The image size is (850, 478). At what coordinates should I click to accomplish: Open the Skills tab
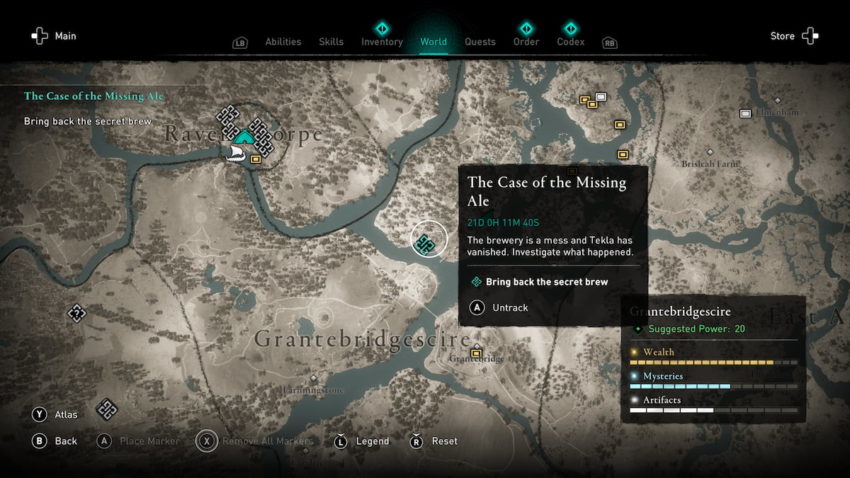(331, 42)
